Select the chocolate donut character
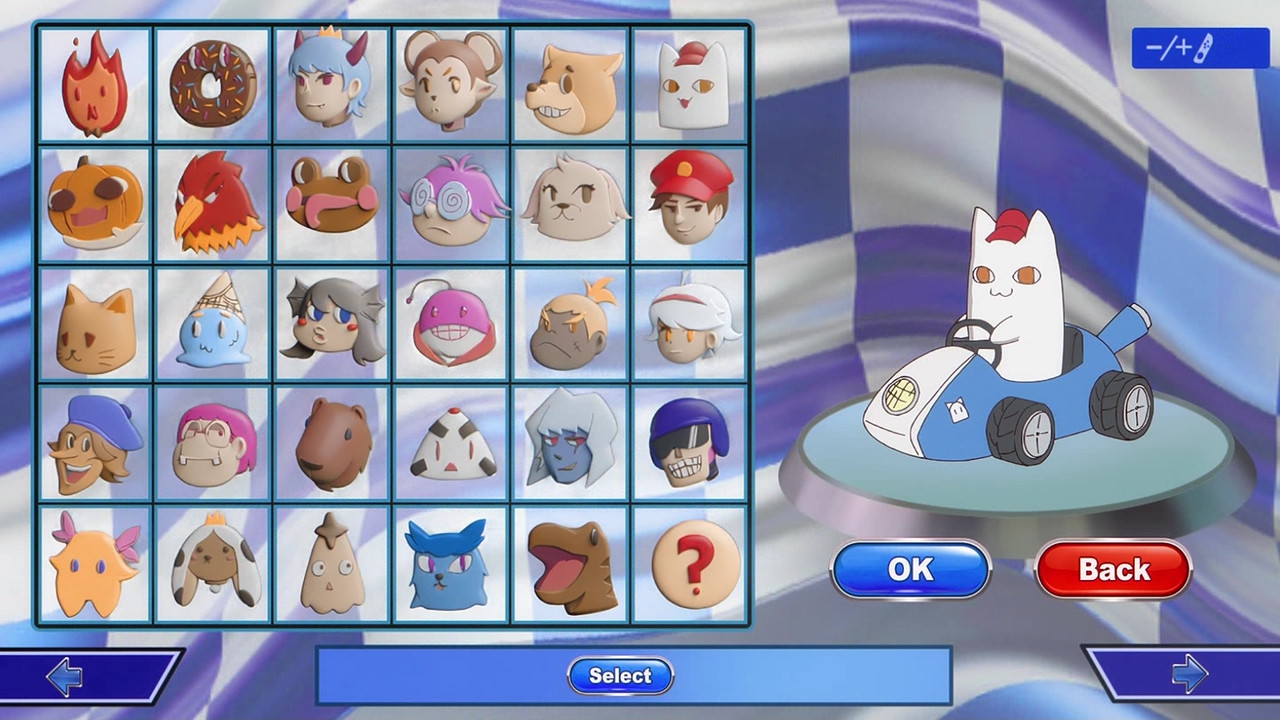Screen dimensions: 1280x720 coord(213,84)
